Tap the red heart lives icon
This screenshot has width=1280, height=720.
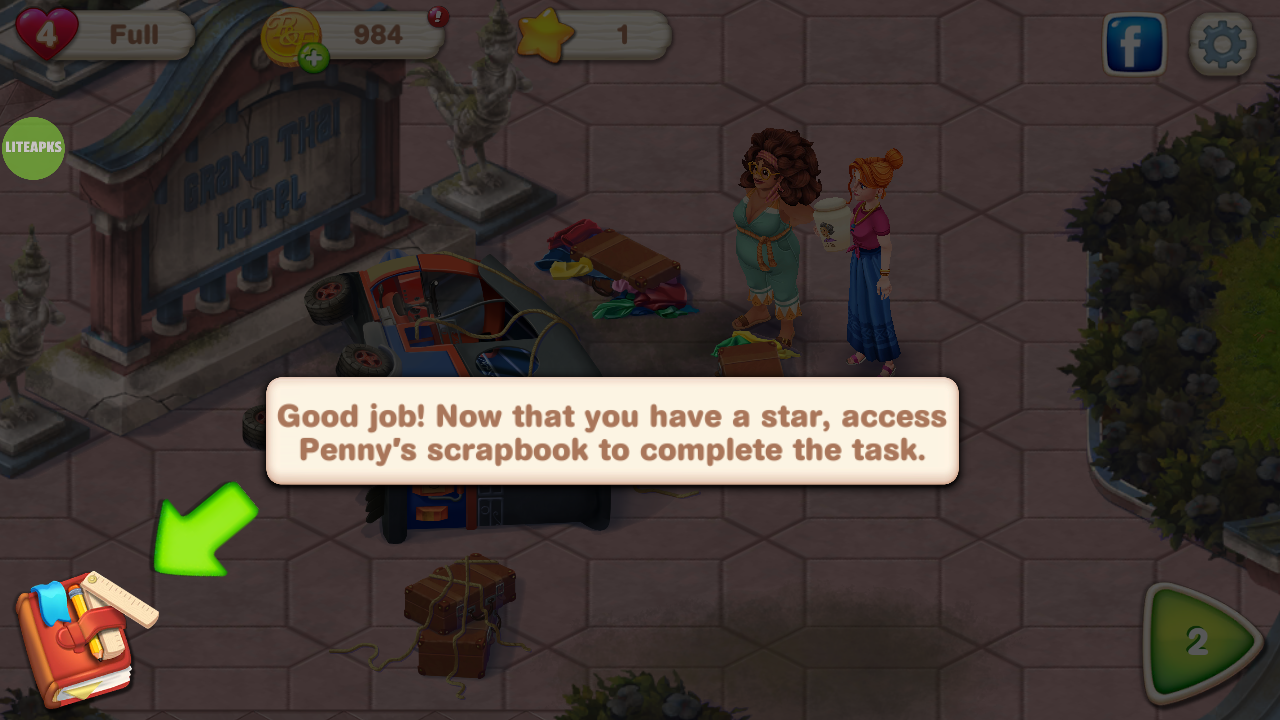click(46, 34)
